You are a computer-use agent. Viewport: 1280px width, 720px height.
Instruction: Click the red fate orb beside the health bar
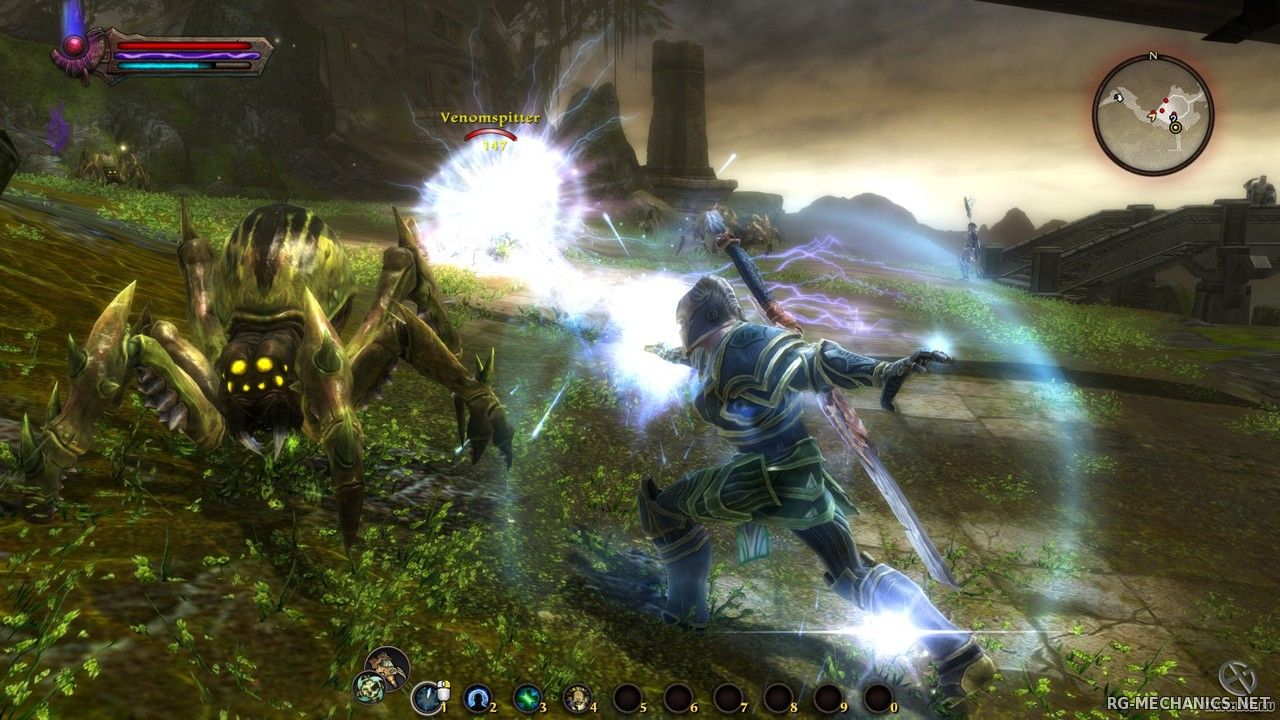pyautogui.click(x=74, y=46)
